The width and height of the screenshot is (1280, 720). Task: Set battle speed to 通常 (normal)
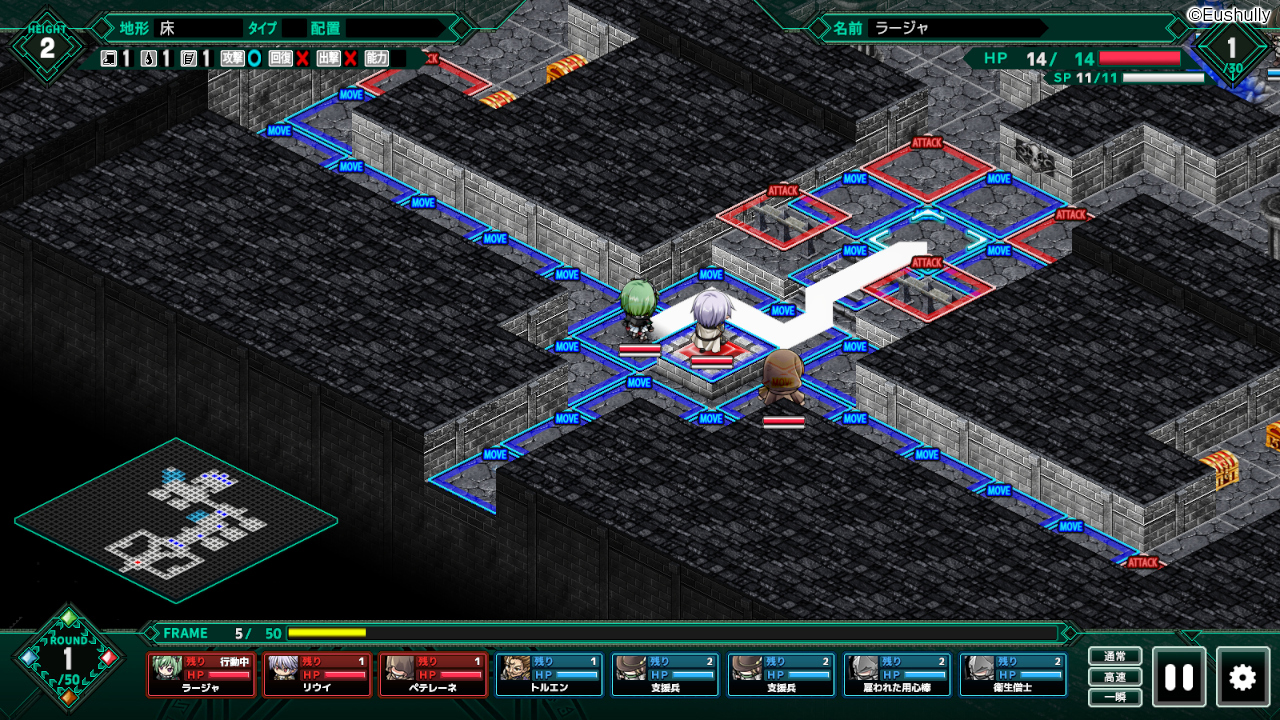click(x=1115, y=657)
